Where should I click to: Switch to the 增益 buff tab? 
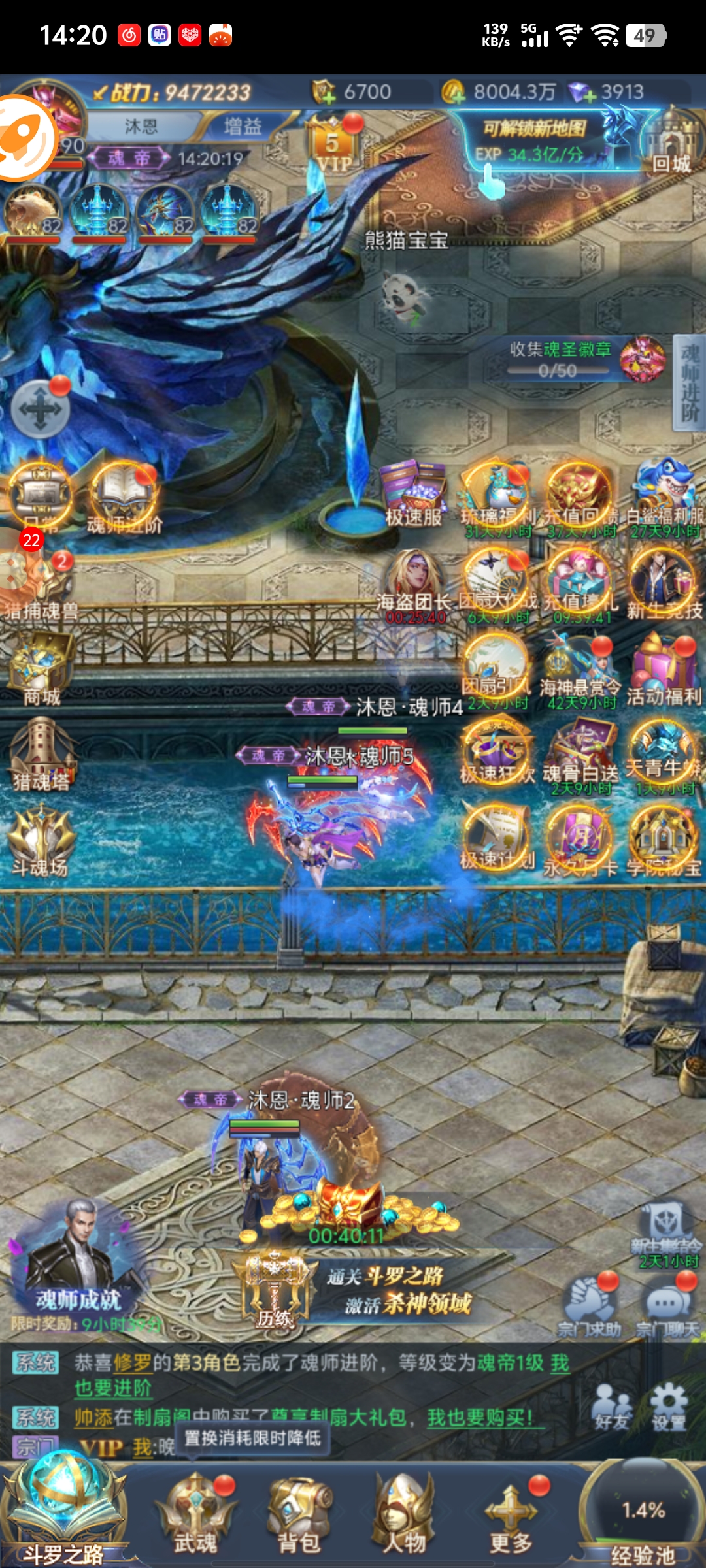click(243, 126)
